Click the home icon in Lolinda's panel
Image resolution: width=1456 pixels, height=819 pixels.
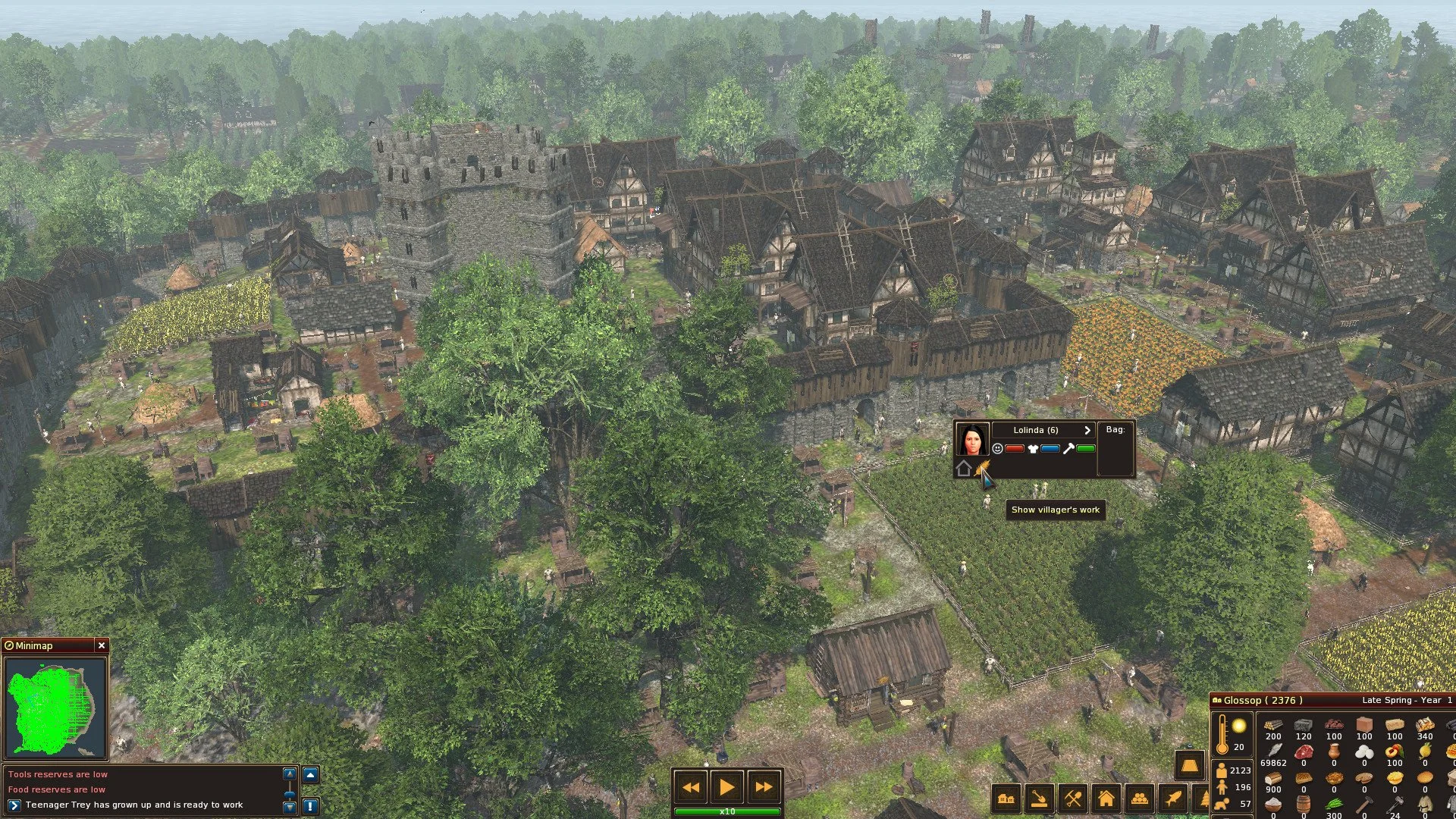(x=964, y=469)
